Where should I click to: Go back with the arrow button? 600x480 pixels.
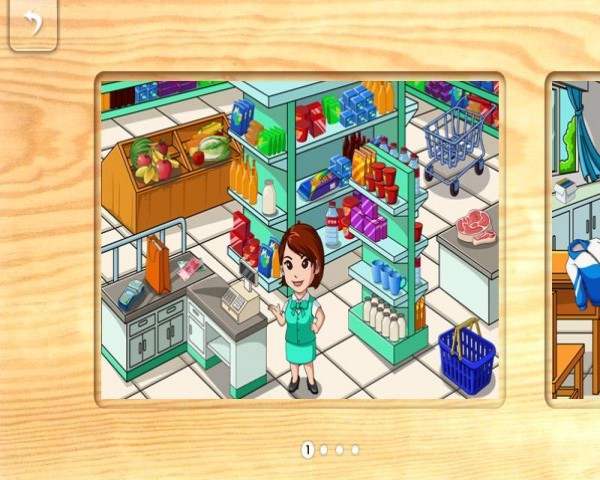click(x=33, y=23)
